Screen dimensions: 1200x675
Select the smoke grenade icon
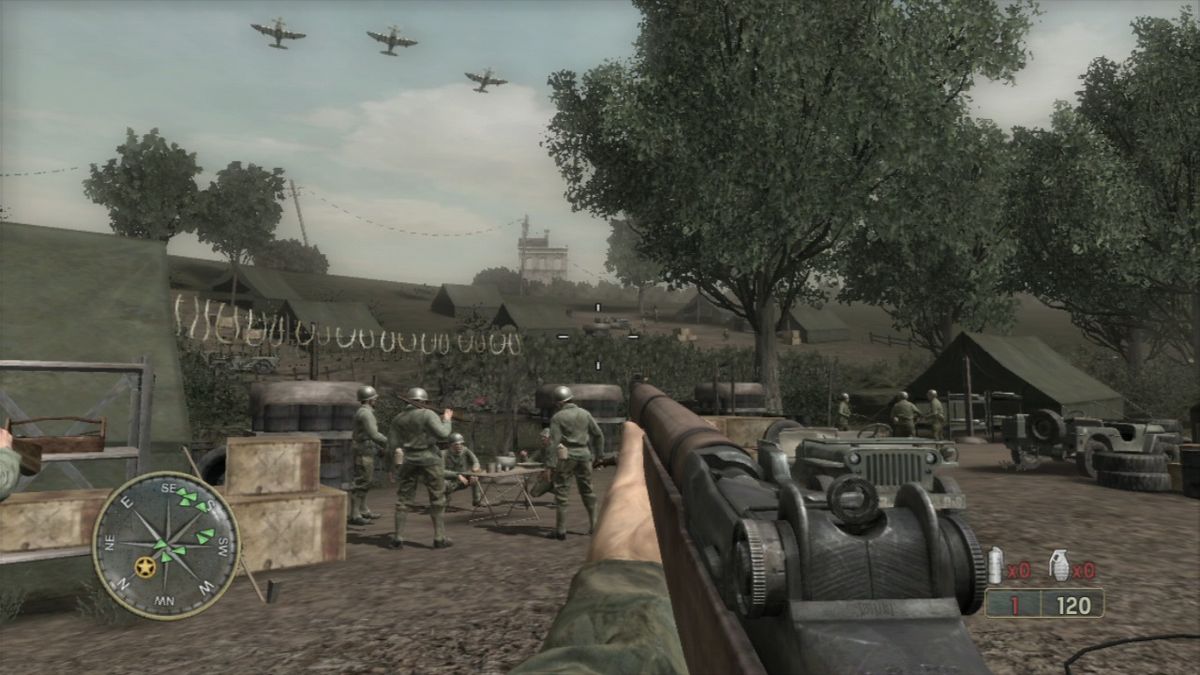995,566
